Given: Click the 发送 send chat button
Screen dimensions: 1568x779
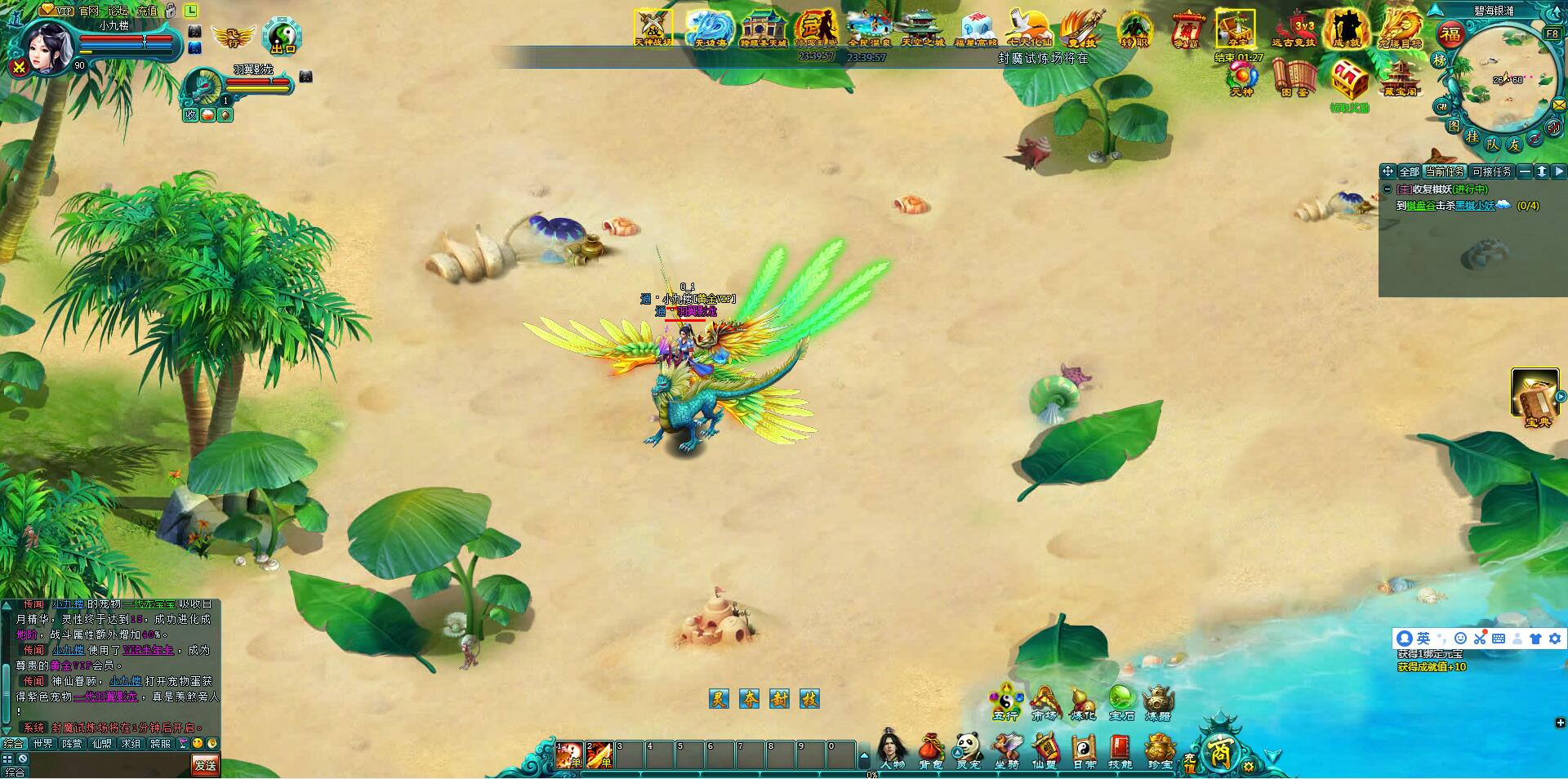Looking at the screenshot, I should coord(206,764).
